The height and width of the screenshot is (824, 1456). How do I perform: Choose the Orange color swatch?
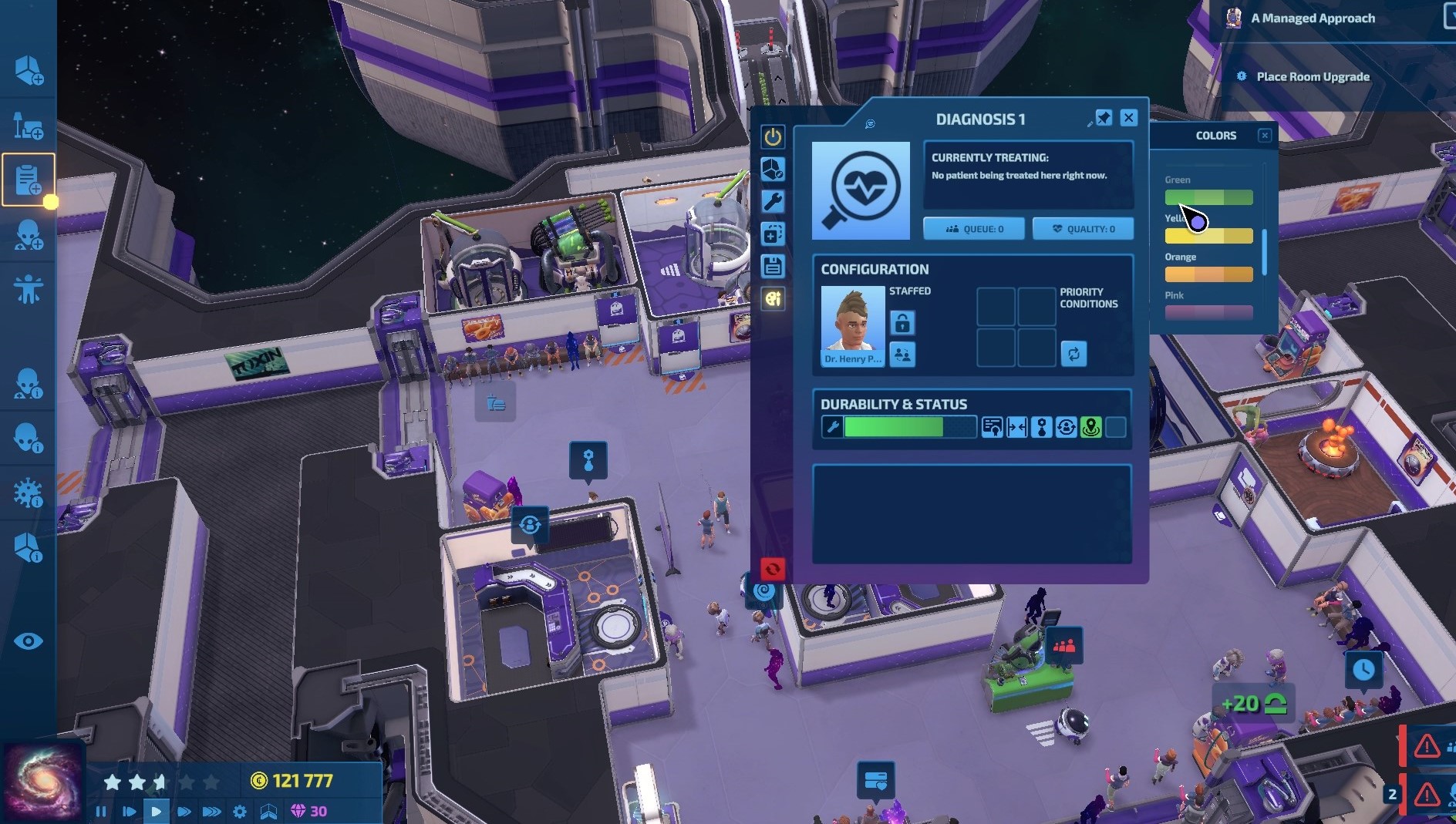pos(1208,274)
